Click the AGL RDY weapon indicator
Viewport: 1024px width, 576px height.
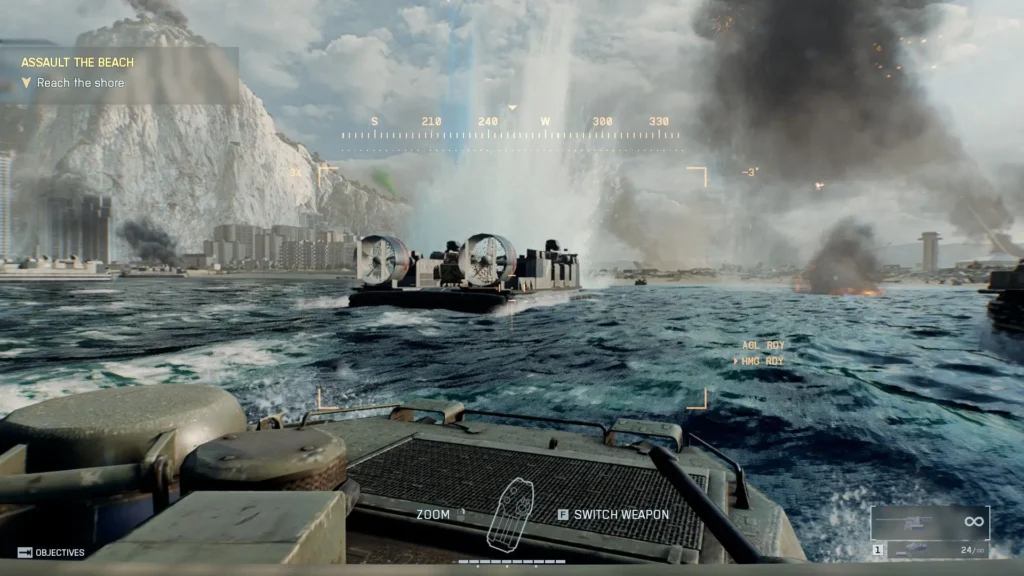tap(762, 345)
